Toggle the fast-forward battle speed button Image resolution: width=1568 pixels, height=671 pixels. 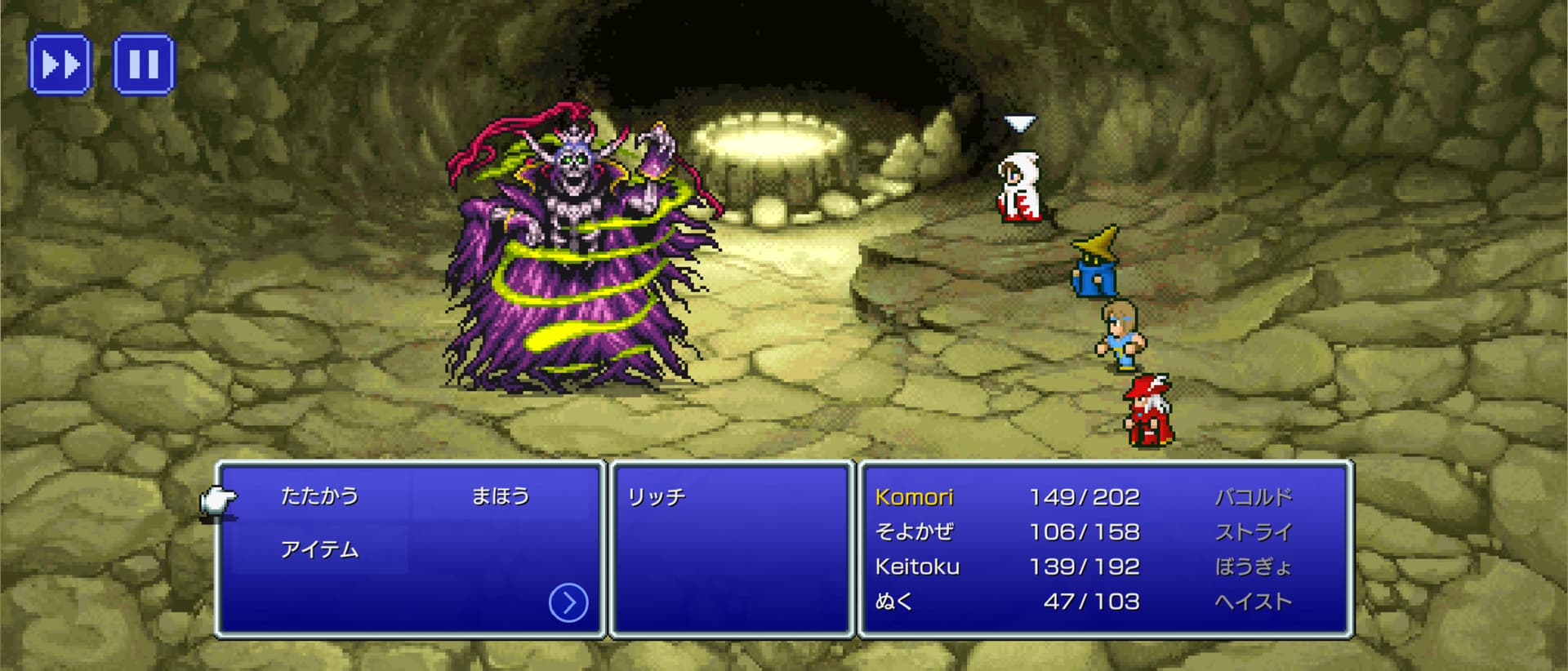pos(60,64)
